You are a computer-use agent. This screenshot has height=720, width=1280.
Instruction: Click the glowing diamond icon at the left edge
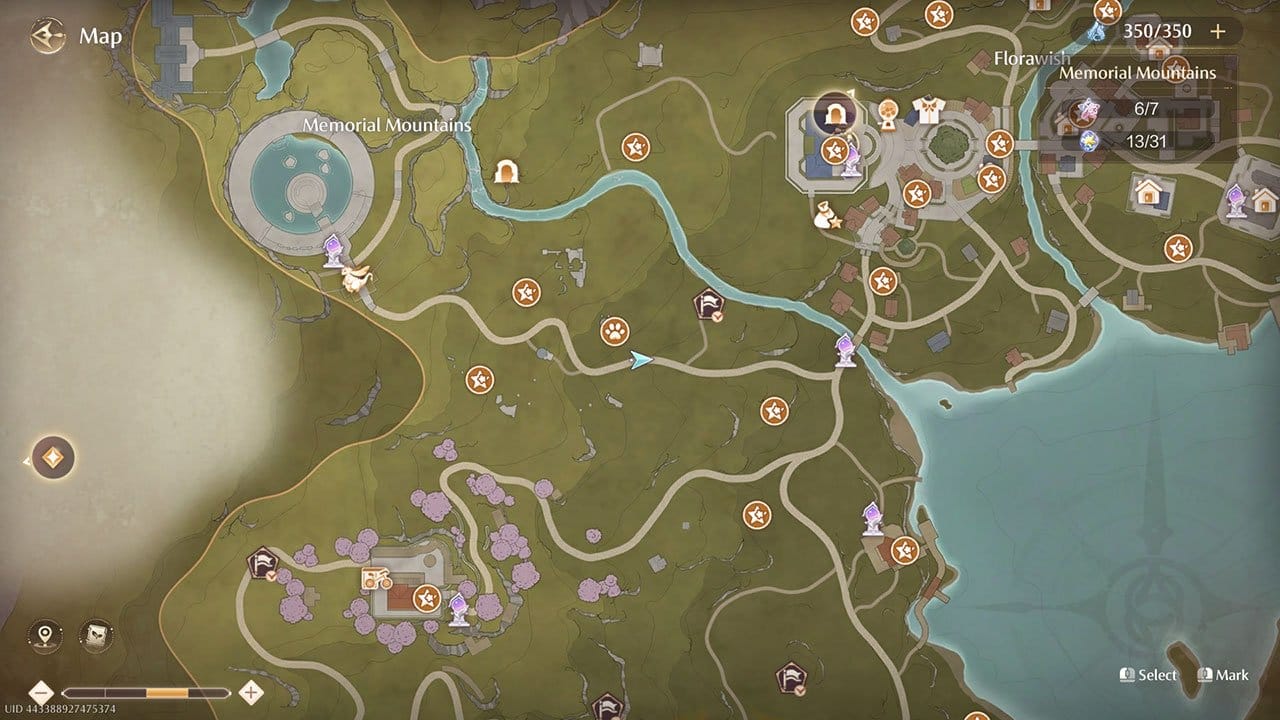tap(53, 458)
